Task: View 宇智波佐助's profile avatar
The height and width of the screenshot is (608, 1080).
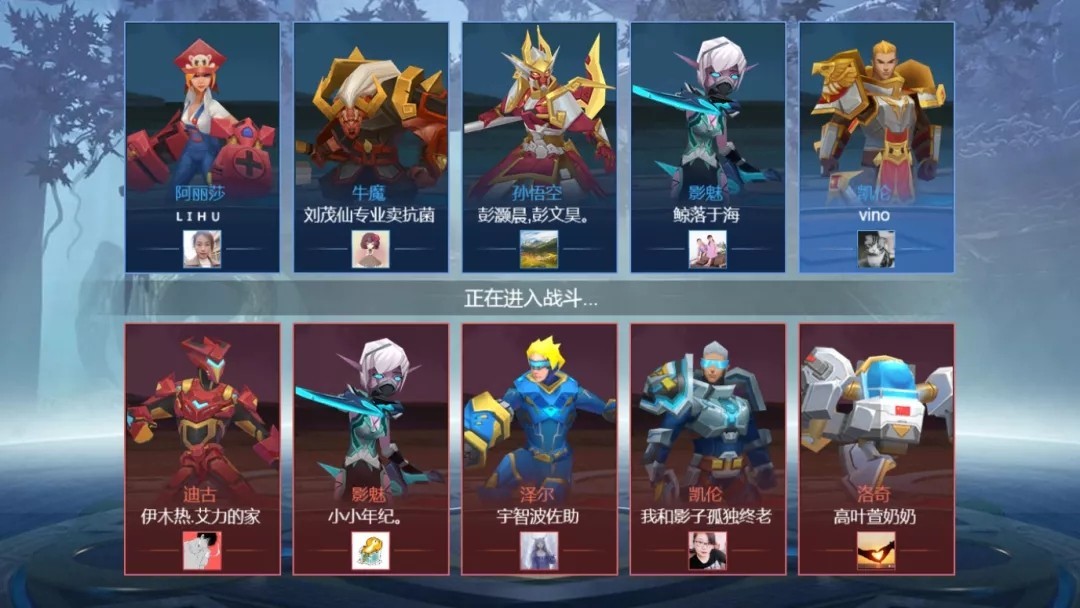Action: [539, 550]
